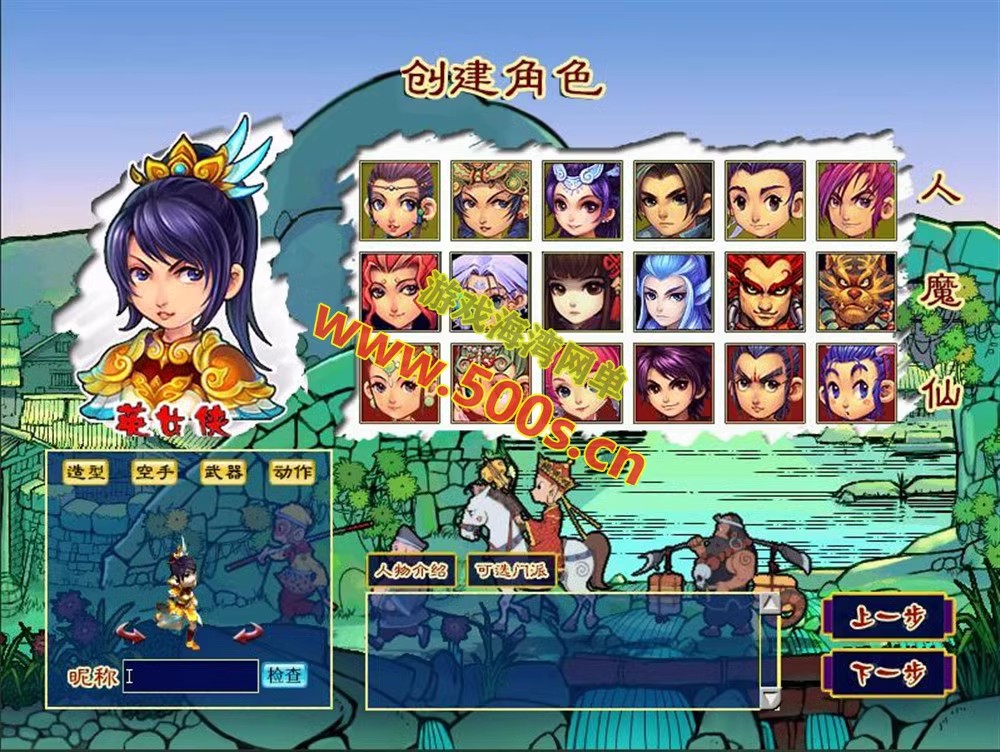Select the tiger-headed character portrait
1000x752 pixels.
click(x=856, y=291)
